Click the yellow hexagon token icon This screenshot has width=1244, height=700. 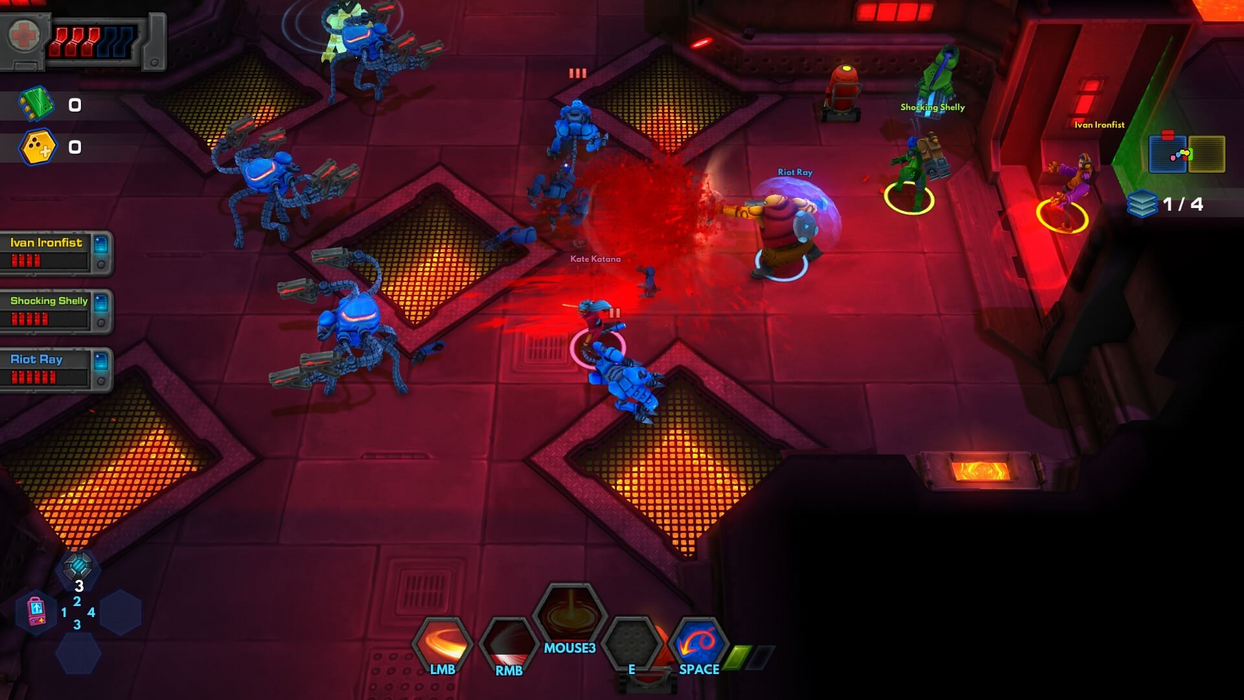coord(37,147)
